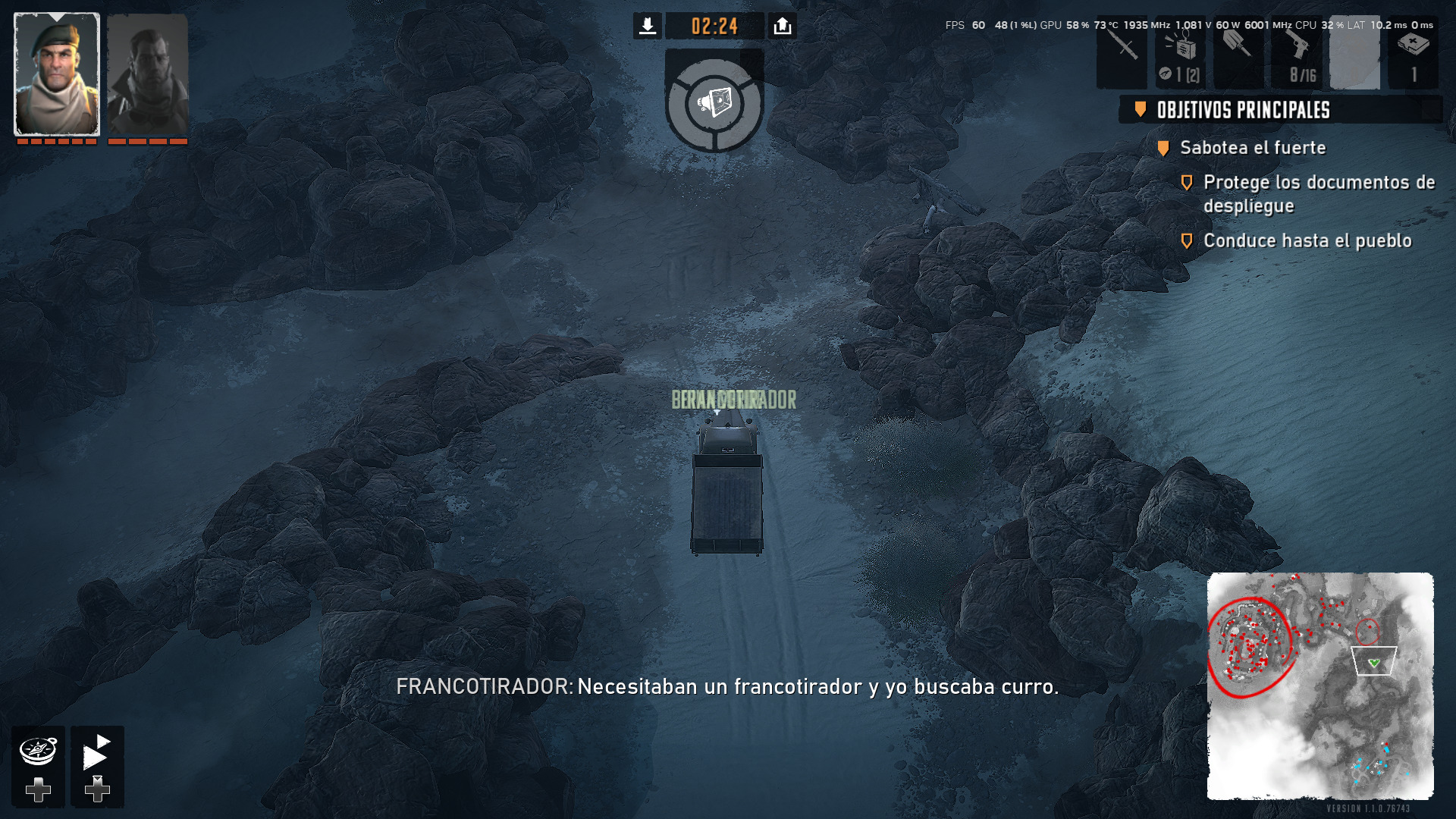Click the minimap in the corner

tap(1319, 686)
